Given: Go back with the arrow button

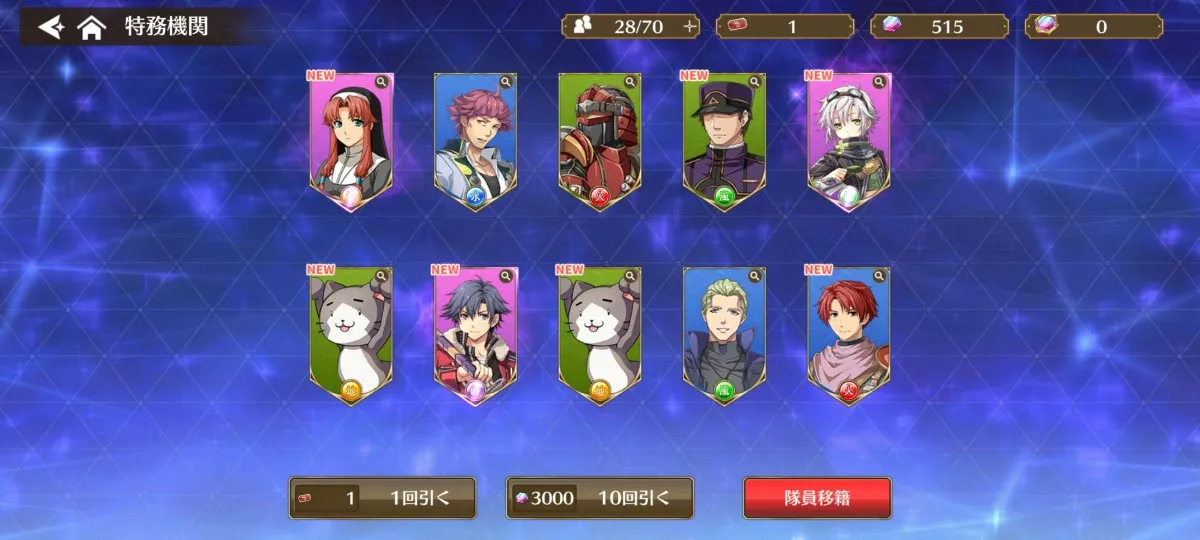Looking at the screenshot, I should (x=51, y=27).
